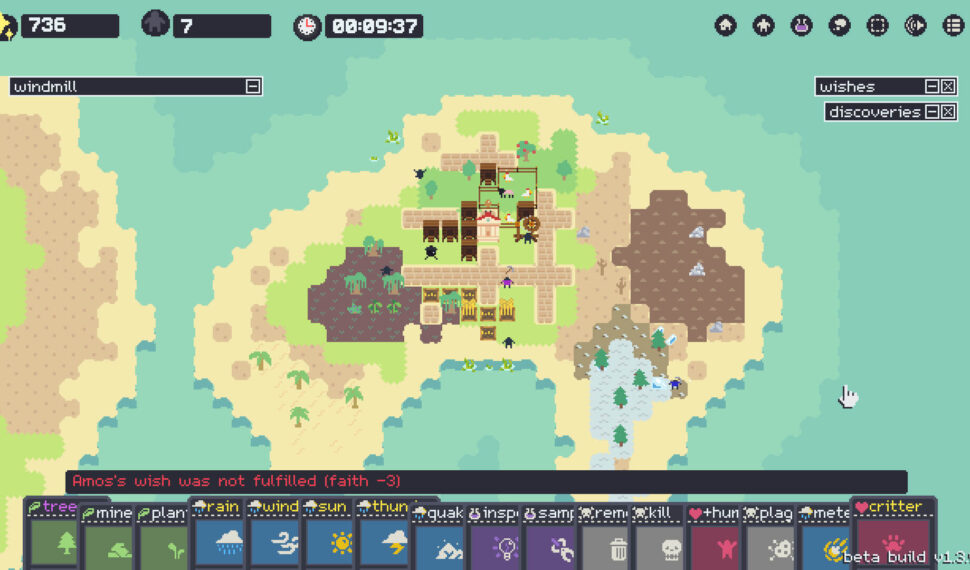Open the purple potion flask panel

click(x=802, y=26)
